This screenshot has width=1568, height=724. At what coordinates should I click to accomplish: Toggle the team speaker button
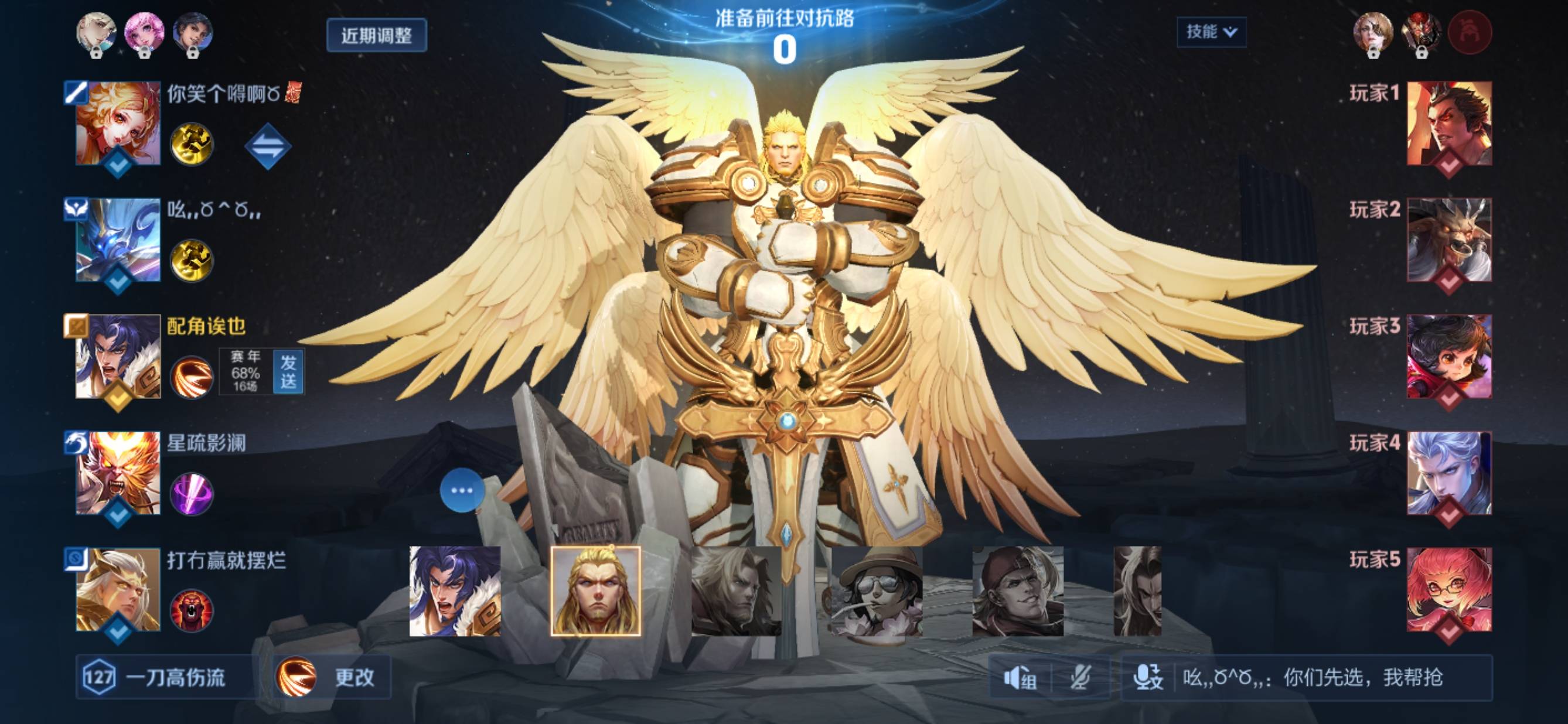[x=1020, y=678]
